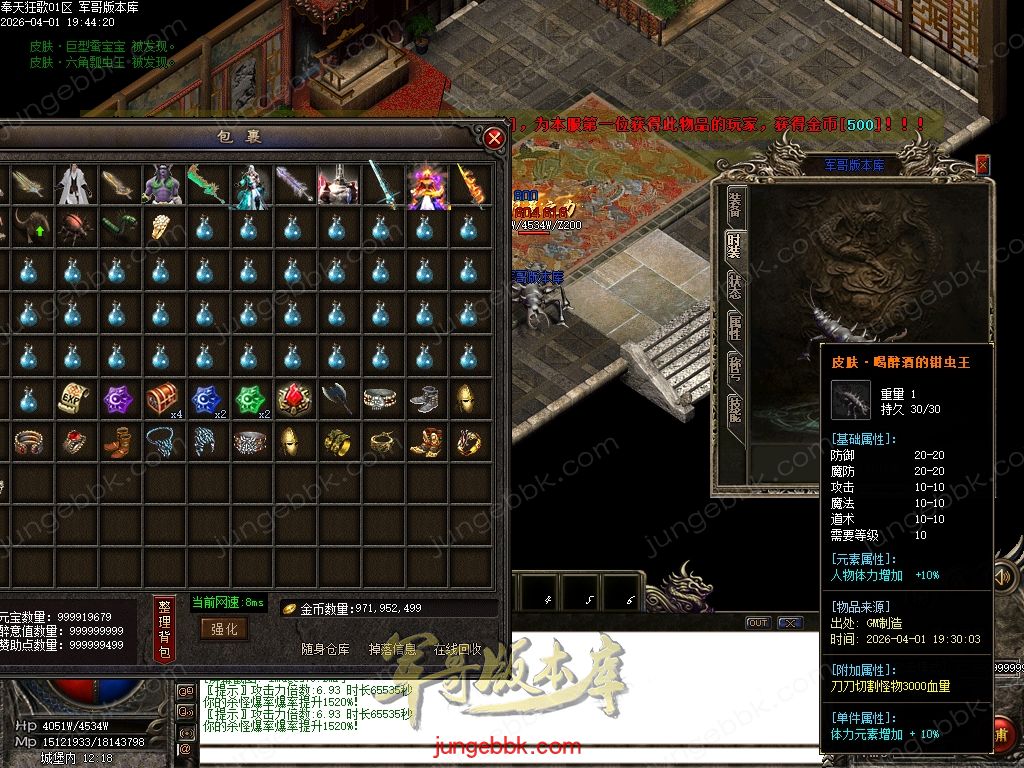Screen dimensions: 1024x768
Task: Click the 整理背包 sort bag button
Action: [x=165, y=628]
